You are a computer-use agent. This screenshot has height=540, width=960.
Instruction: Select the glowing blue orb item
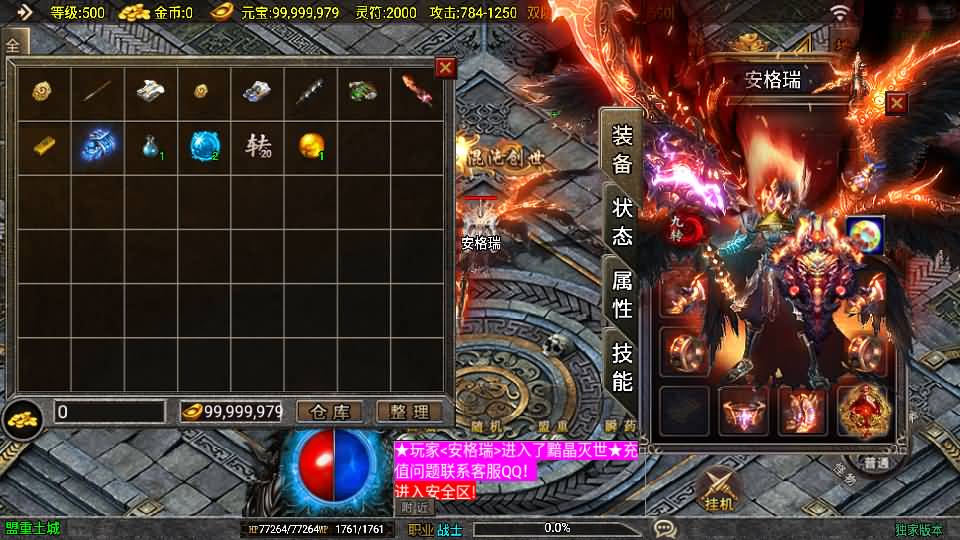click(204, 146)
